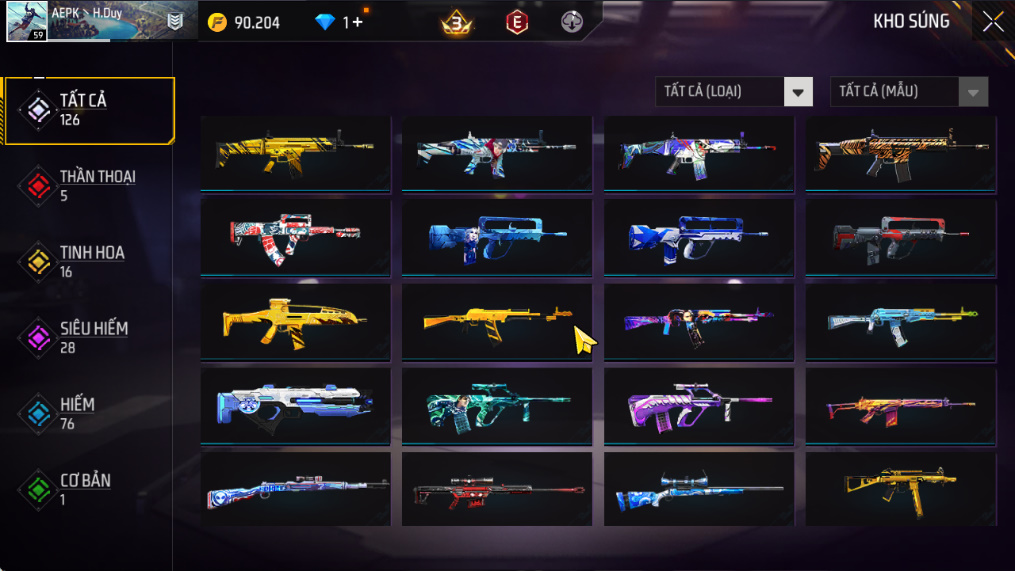1015x571 pixels.
Task: Pick the white and blue futuristic rifle
Action: 295,406
